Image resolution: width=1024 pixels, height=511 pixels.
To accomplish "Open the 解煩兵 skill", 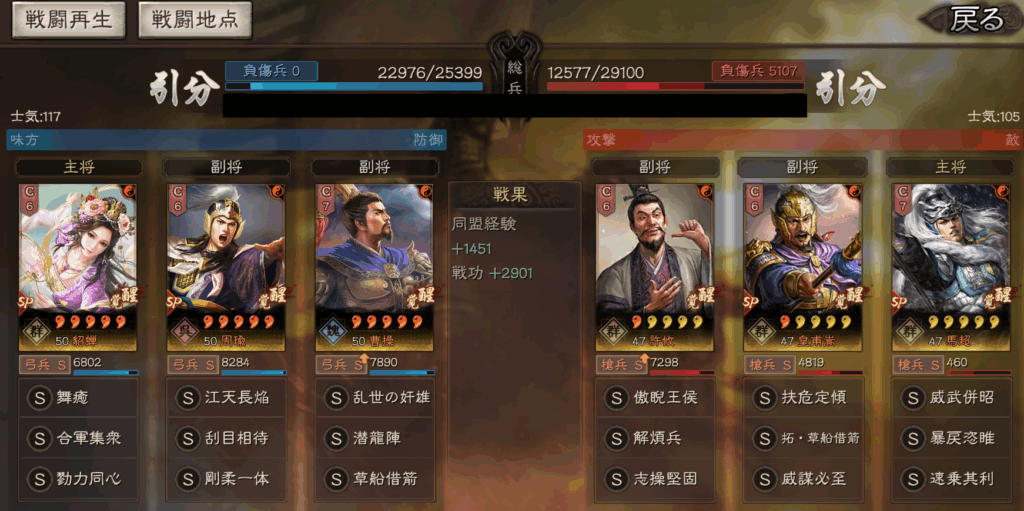I will [x=655, y=438].
